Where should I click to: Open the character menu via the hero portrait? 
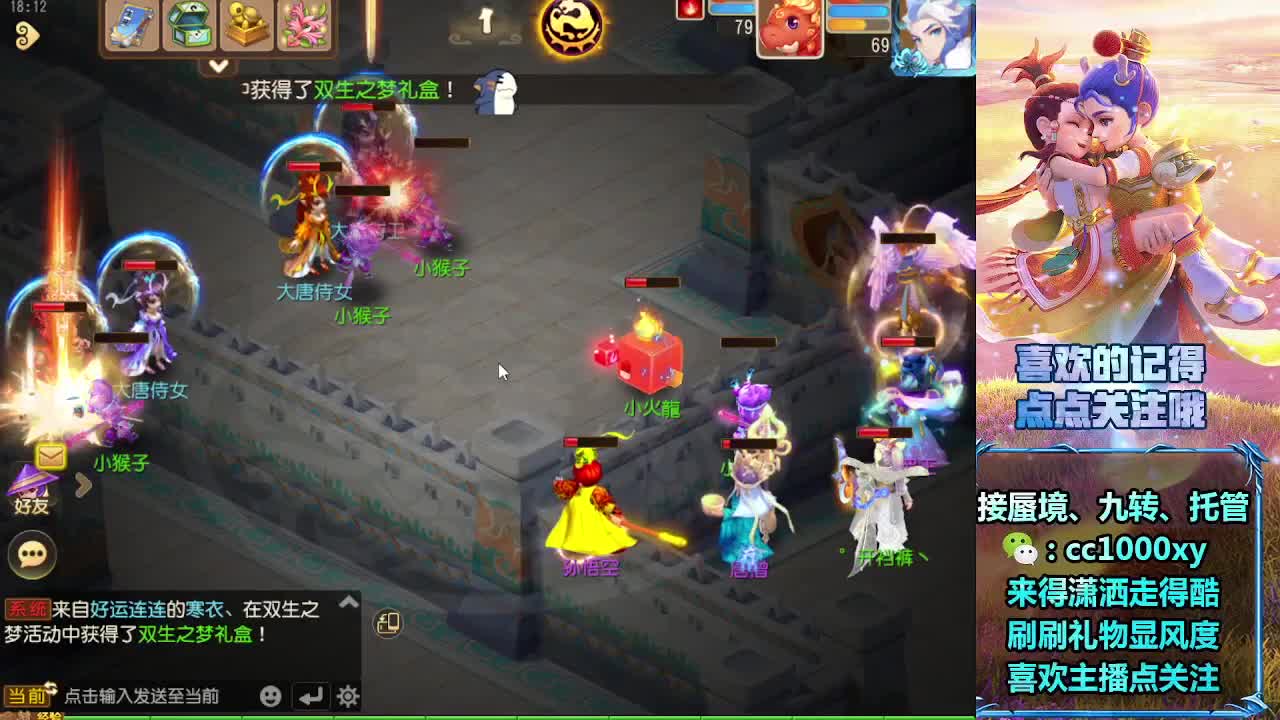(935, 35)
